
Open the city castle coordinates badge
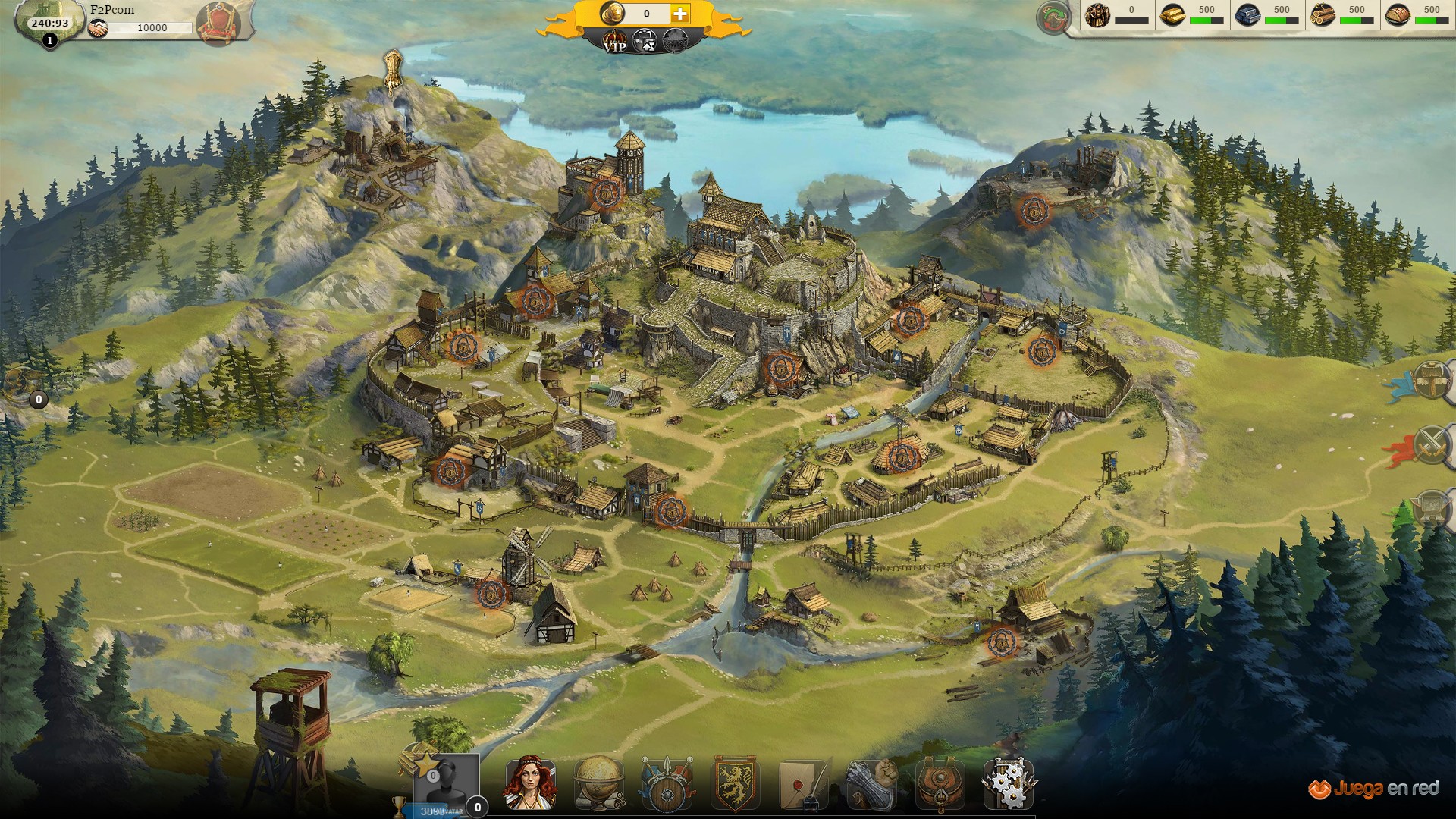(x=49, y=23)
